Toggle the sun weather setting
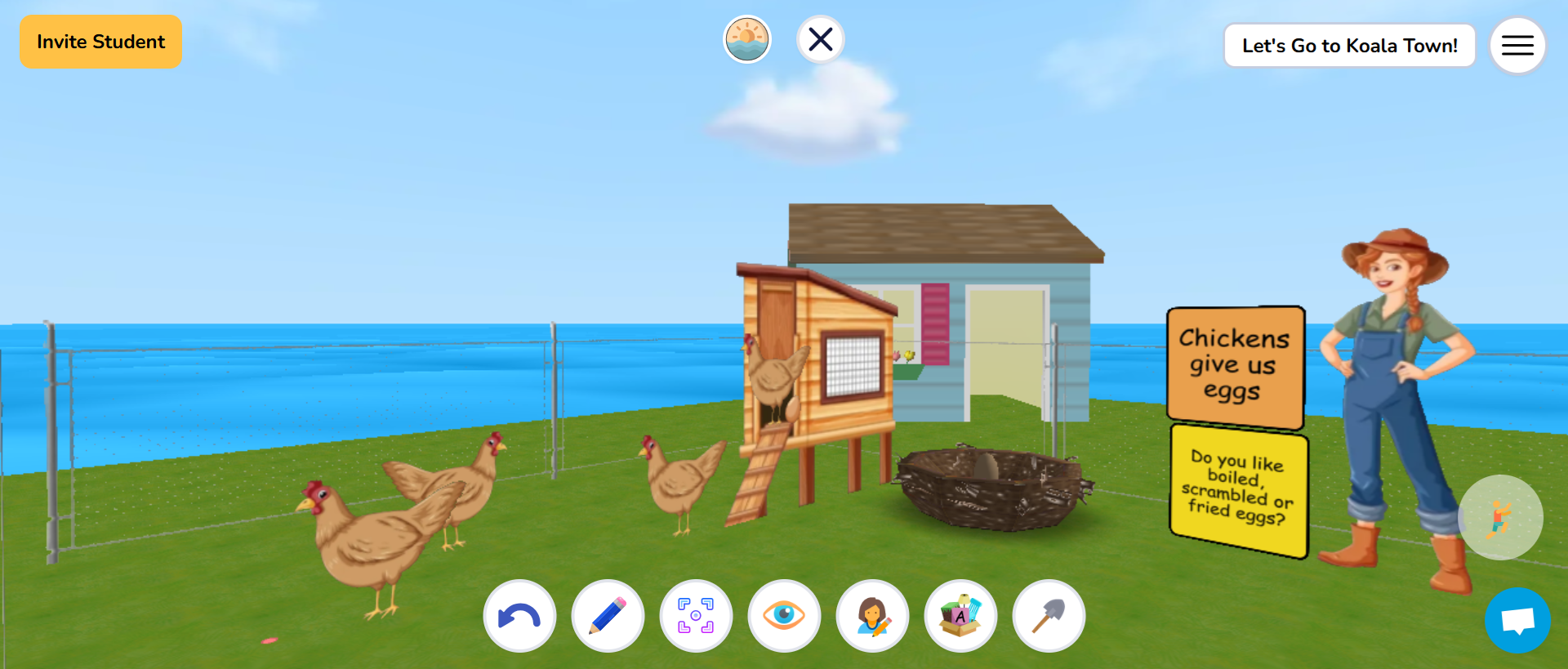This screenshot has height=669, width=1568. coord(747,38)
